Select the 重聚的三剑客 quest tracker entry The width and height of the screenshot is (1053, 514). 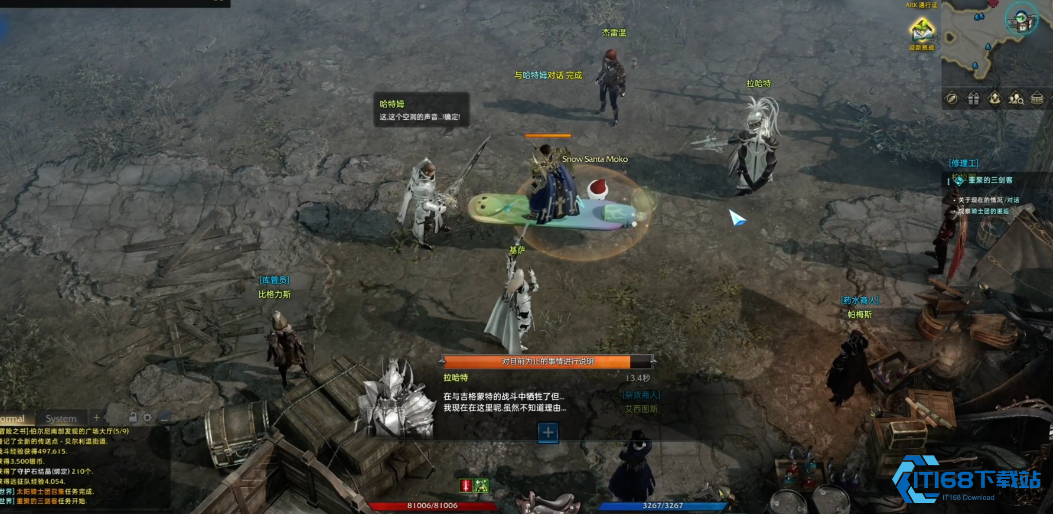point(990,180)
